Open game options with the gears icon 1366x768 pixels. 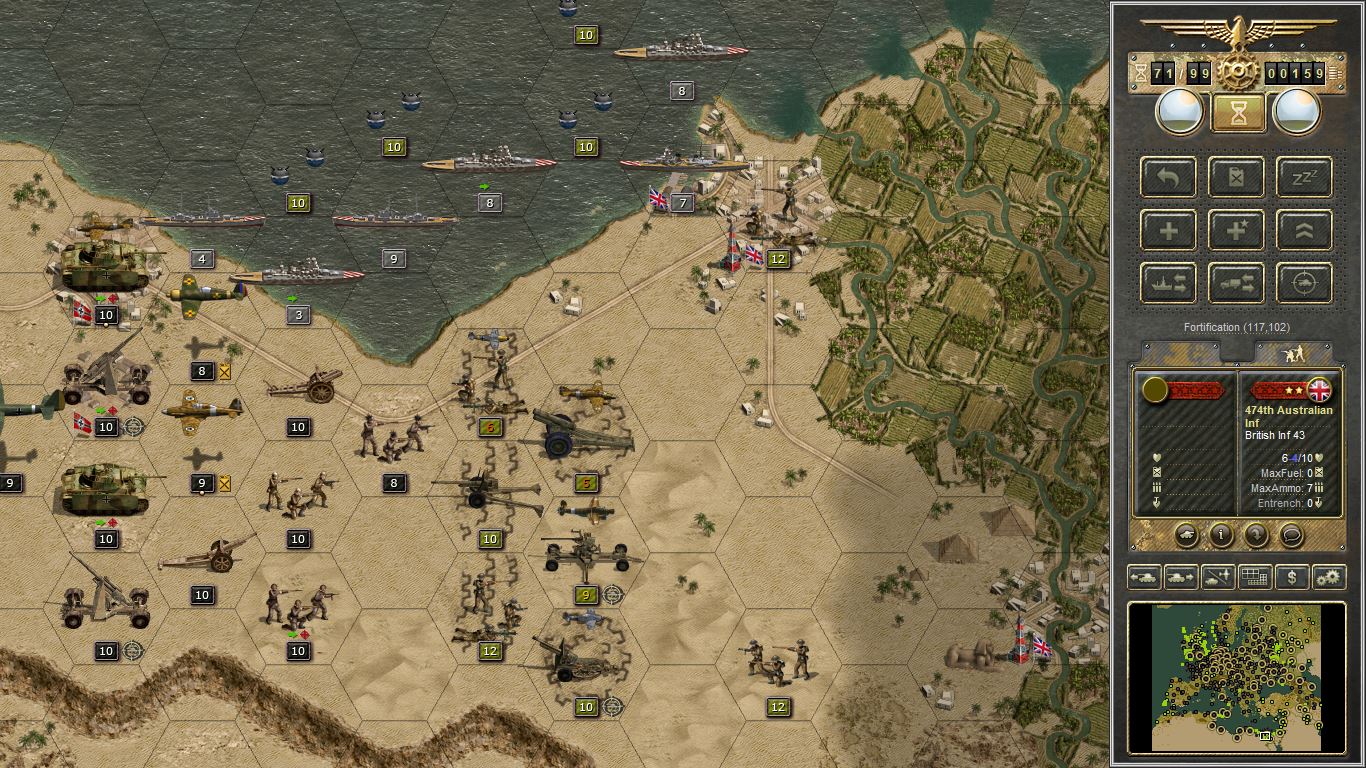tap(1329, 578)
